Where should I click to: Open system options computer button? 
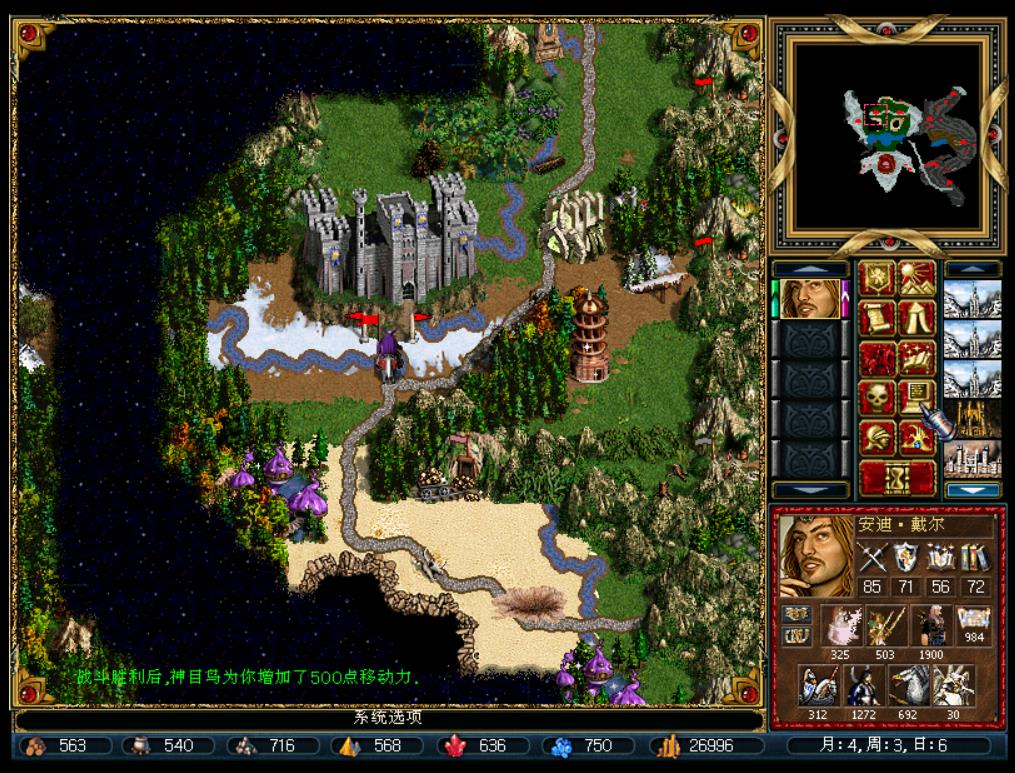[x=917, y=398]
